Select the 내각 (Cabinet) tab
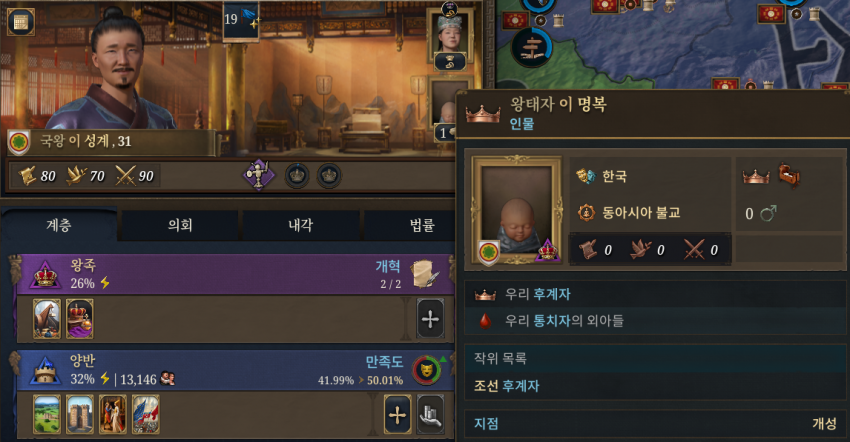The width and height of the screenshot is (850, 442). (x=301, y=227)
